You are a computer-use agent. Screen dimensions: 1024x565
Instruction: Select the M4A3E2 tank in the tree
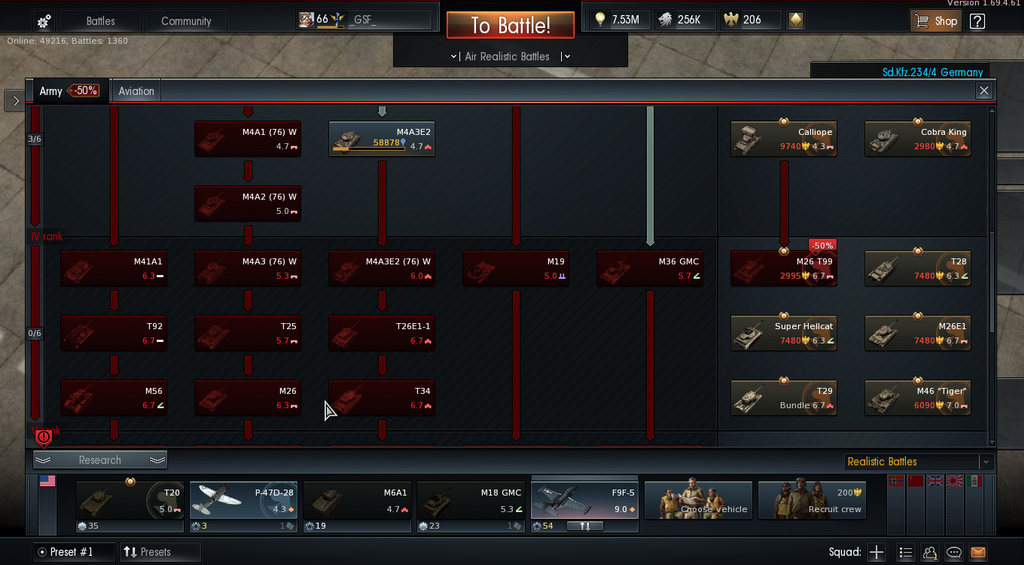coord(382,139)
